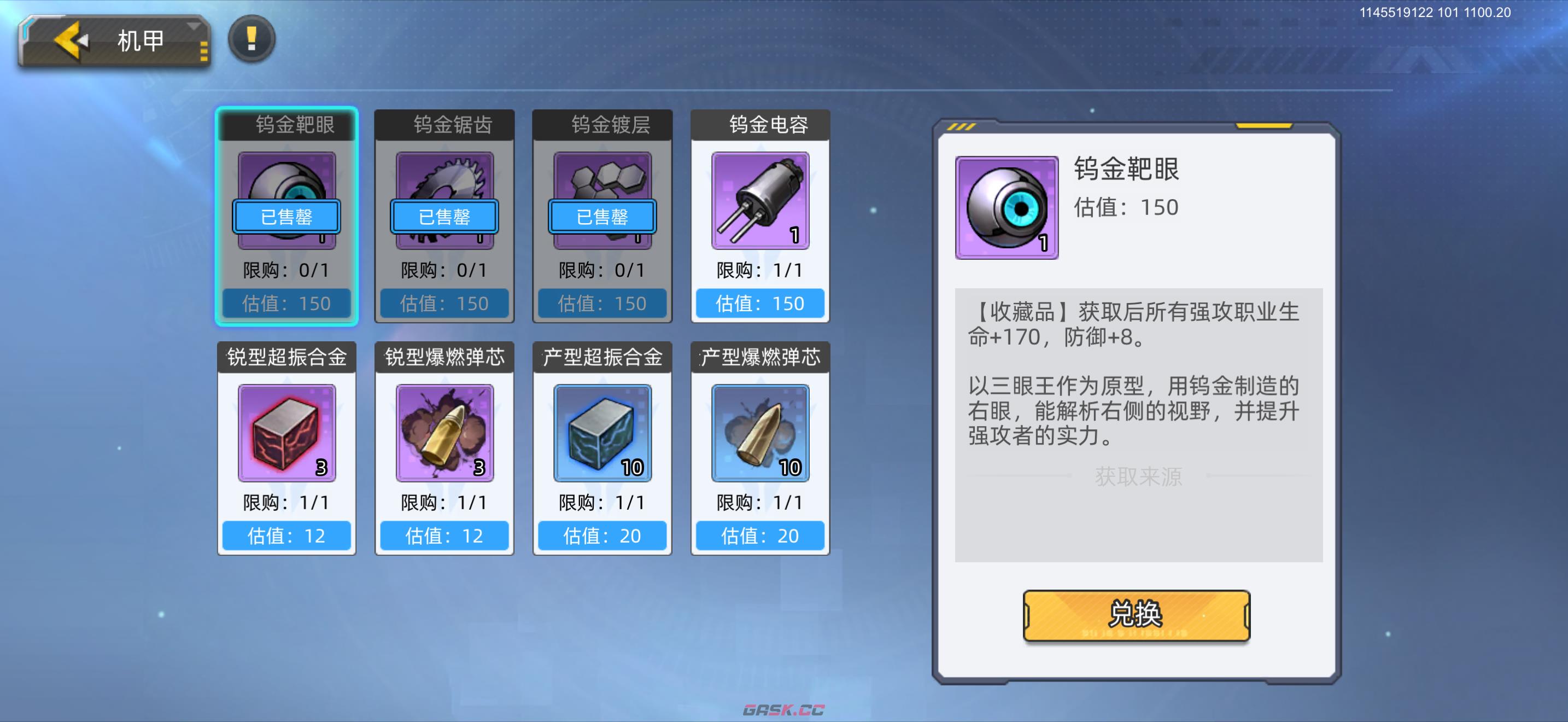
Task: Select the 锐型超振合金 red cube icon
Action: [286, 433]
